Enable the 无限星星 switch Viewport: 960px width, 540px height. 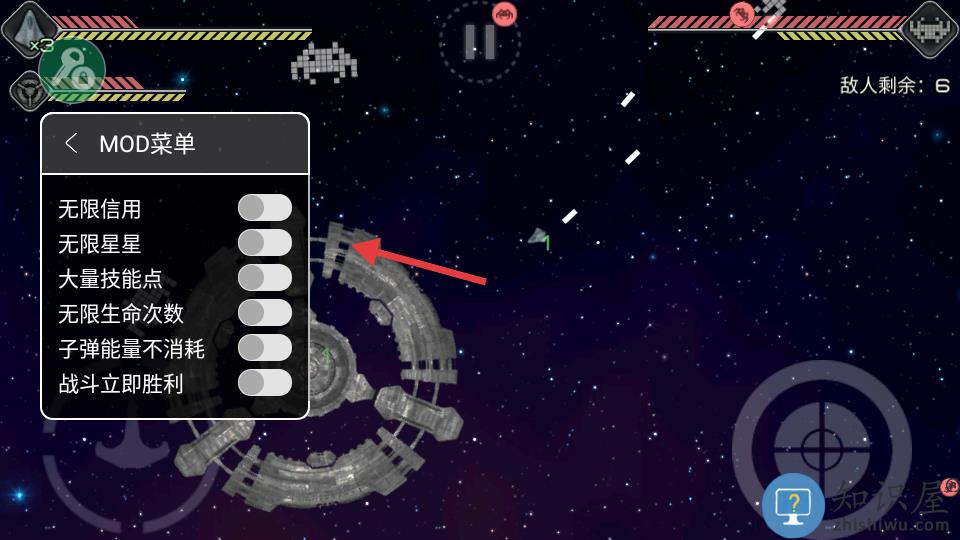pyautogui.click(x=264, y=243)
